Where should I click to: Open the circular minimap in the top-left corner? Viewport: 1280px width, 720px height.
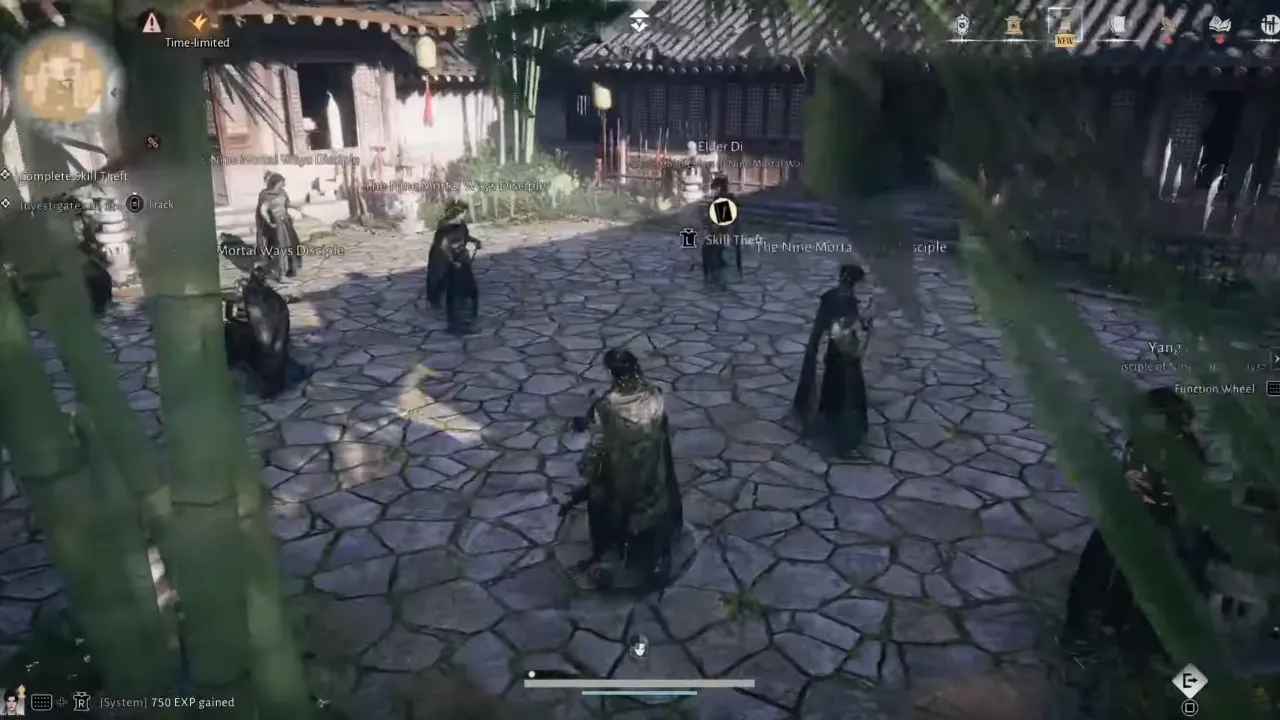(62, 80)
